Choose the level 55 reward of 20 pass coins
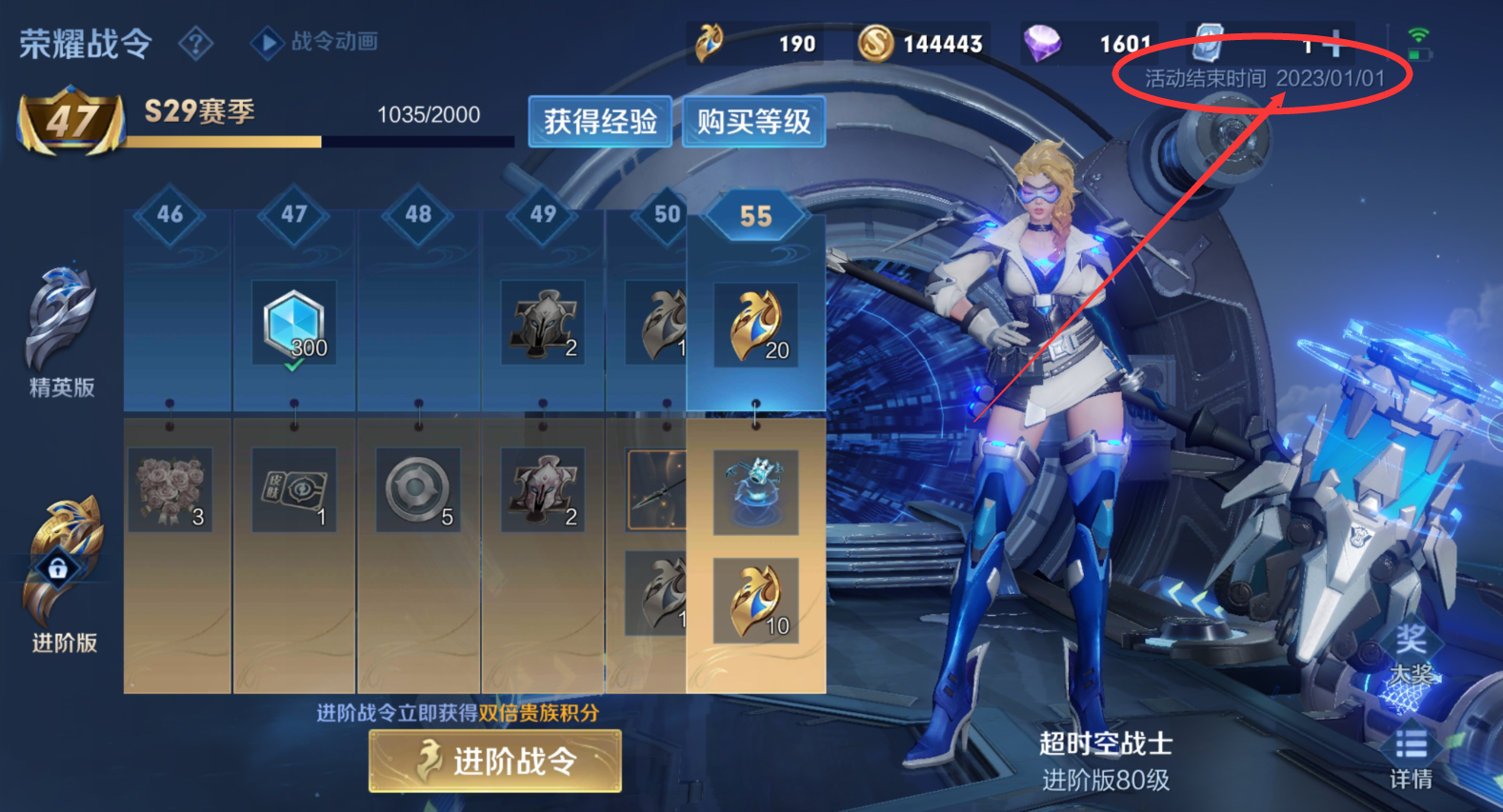Viewport: 1503px width, 812px height. [x=756, y=326]
